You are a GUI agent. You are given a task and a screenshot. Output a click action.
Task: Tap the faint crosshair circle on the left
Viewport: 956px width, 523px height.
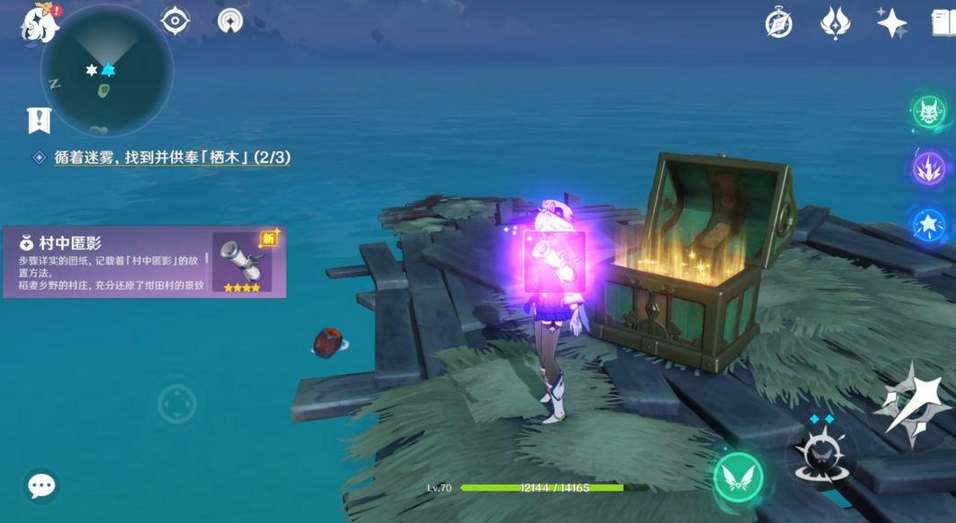(x=176, y=403)
